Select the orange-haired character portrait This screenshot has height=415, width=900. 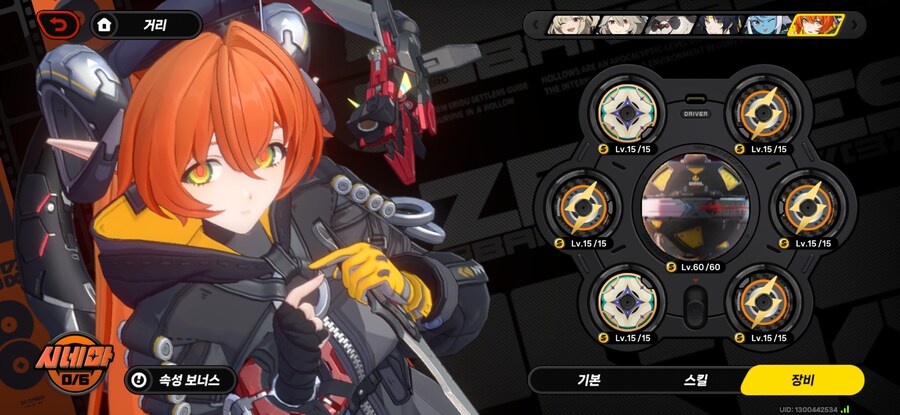point(812,25)
